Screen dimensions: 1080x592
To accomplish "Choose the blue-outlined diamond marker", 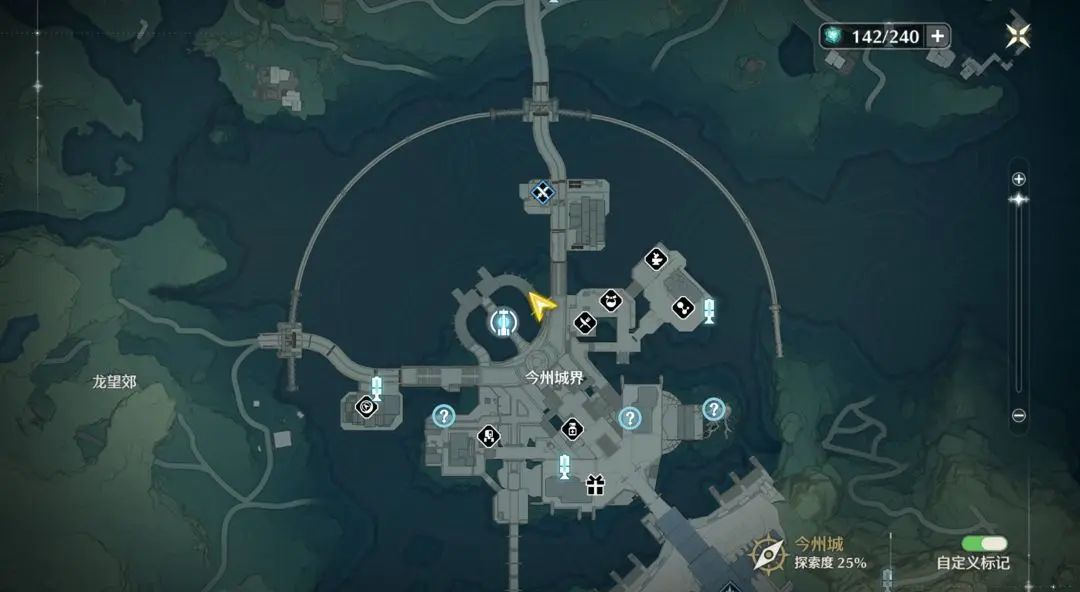I will pyautogui.click(x=542, y=191).
